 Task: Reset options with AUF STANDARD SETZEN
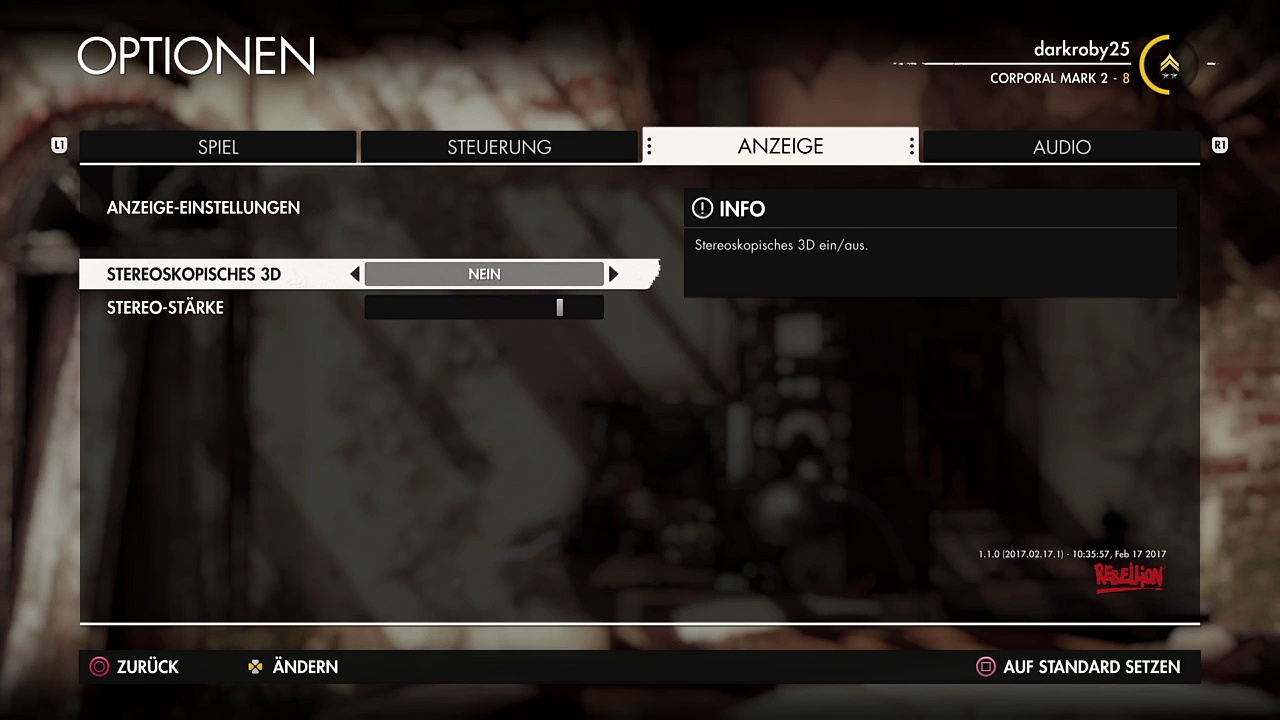(x=1078, y=667)
